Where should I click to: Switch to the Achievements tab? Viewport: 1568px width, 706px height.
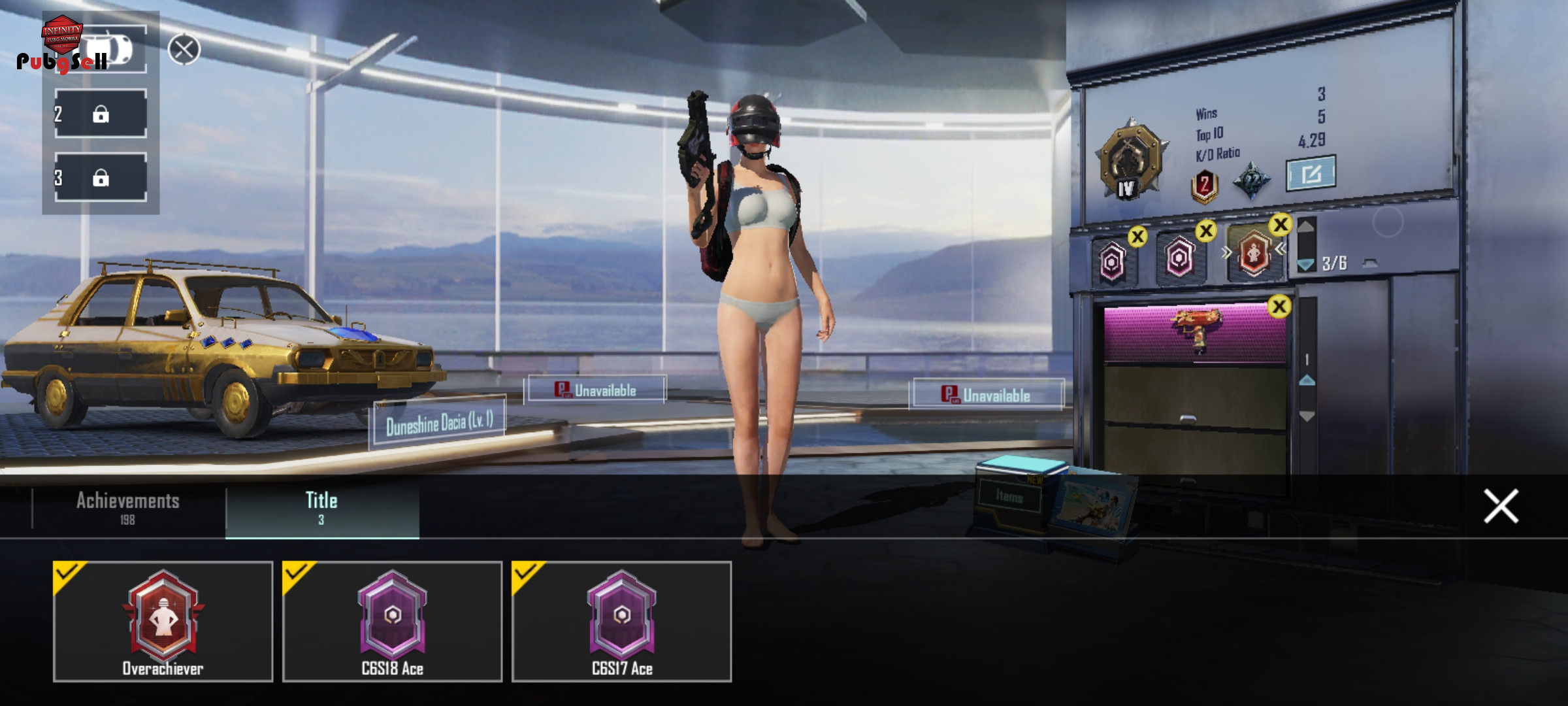[x=128, y=508]
